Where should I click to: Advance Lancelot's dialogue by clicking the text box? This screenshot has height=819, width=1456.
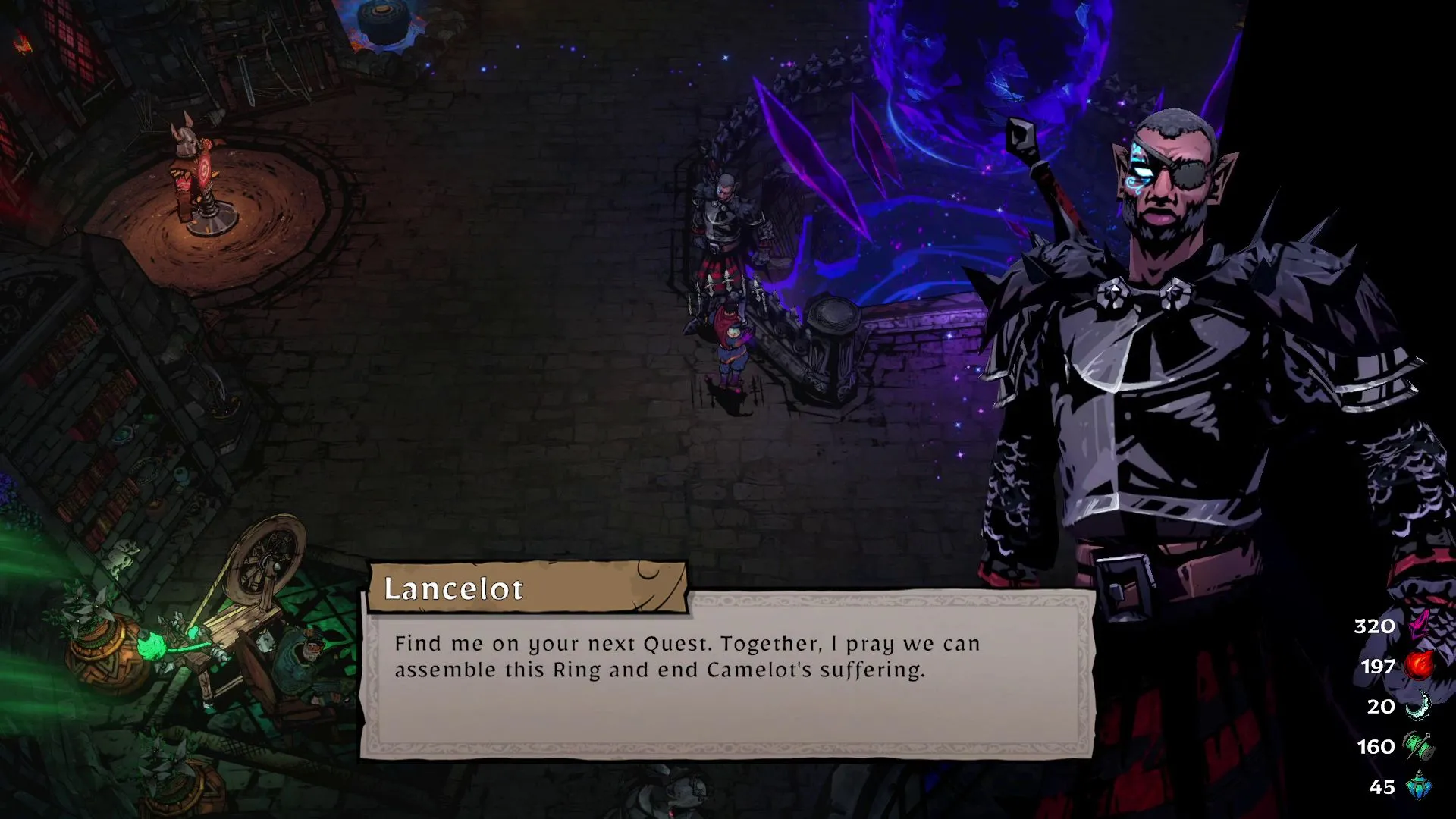726,675
